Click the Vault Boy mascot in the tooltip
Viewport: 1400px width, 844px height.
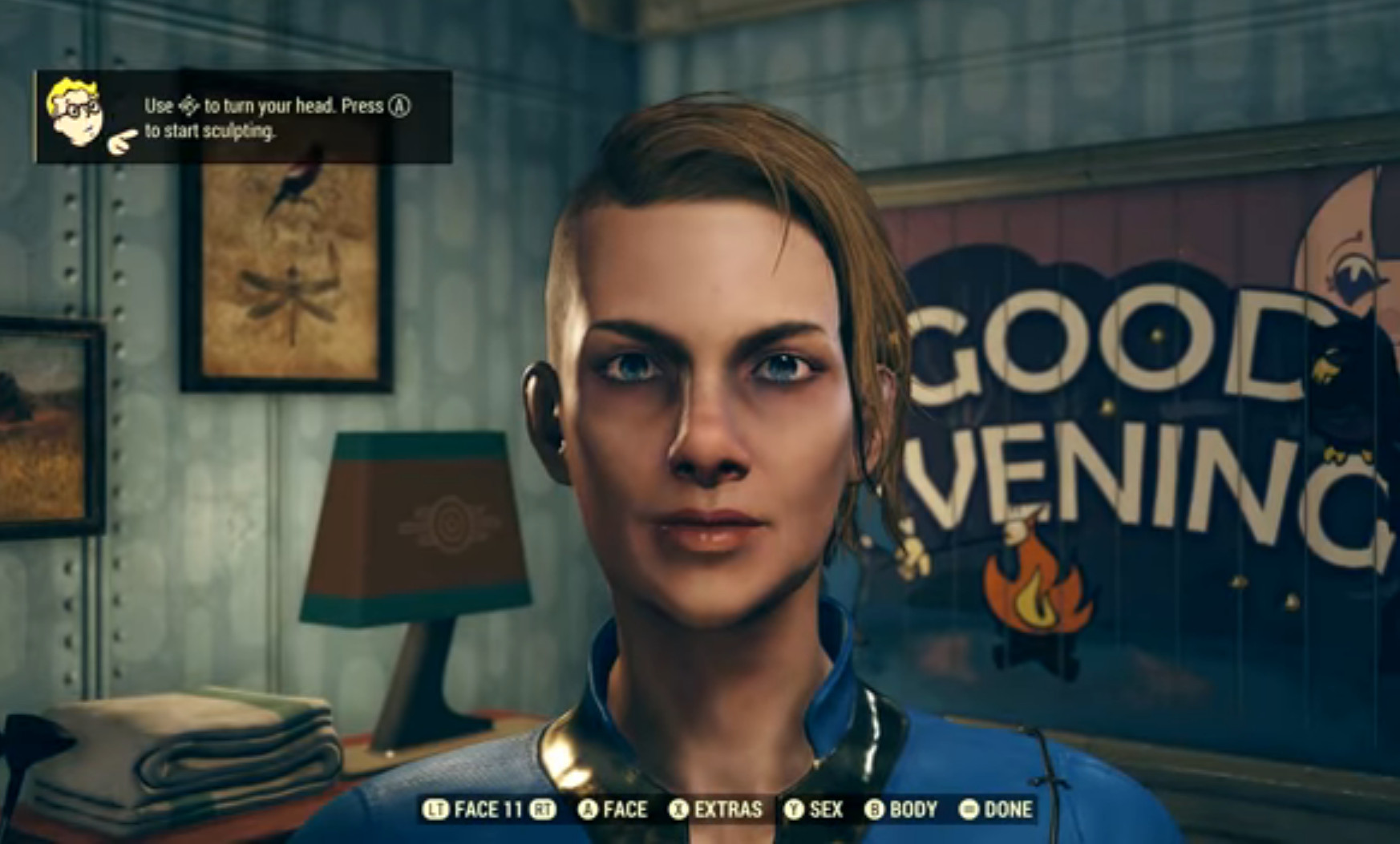(x=75, y=112)
